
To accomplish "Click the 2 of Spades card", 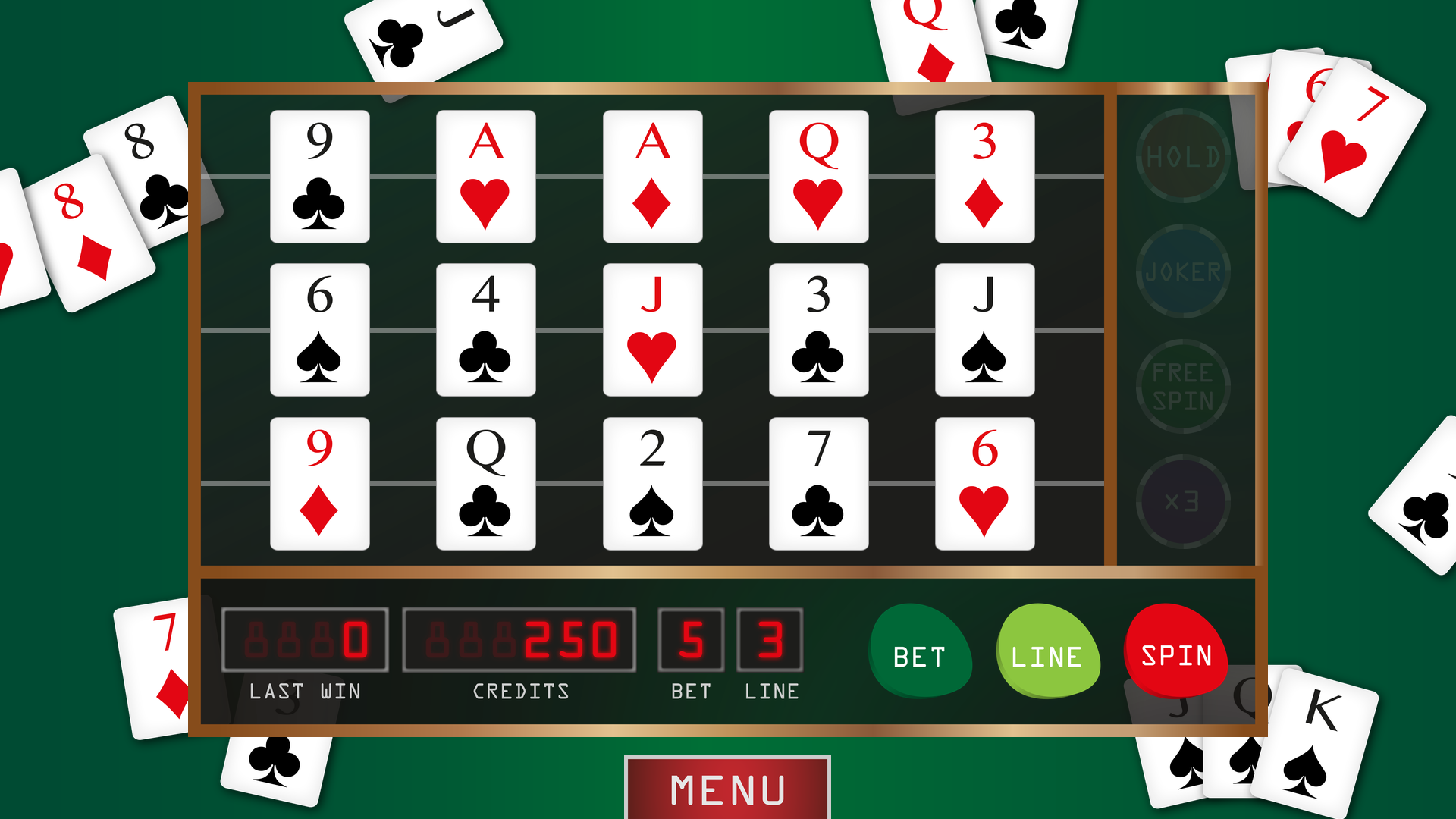I will pos(652,484).
